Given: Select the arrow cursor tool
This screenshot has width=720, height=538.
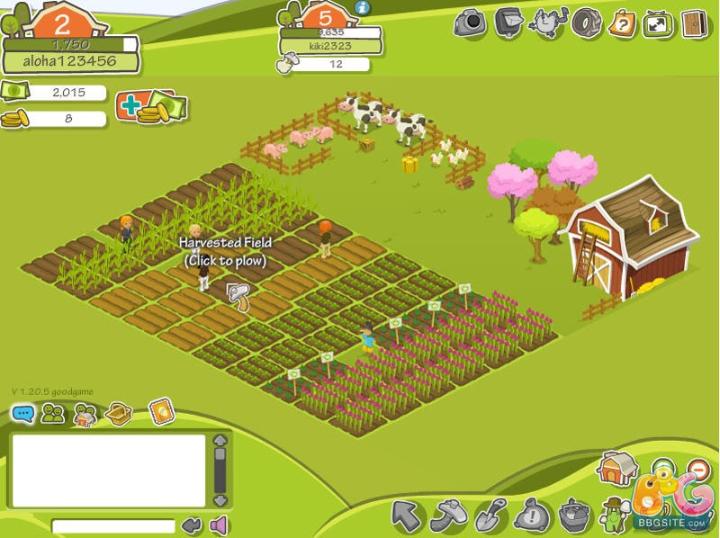Looking at the screenshot, I should click(x=406, y=517).
